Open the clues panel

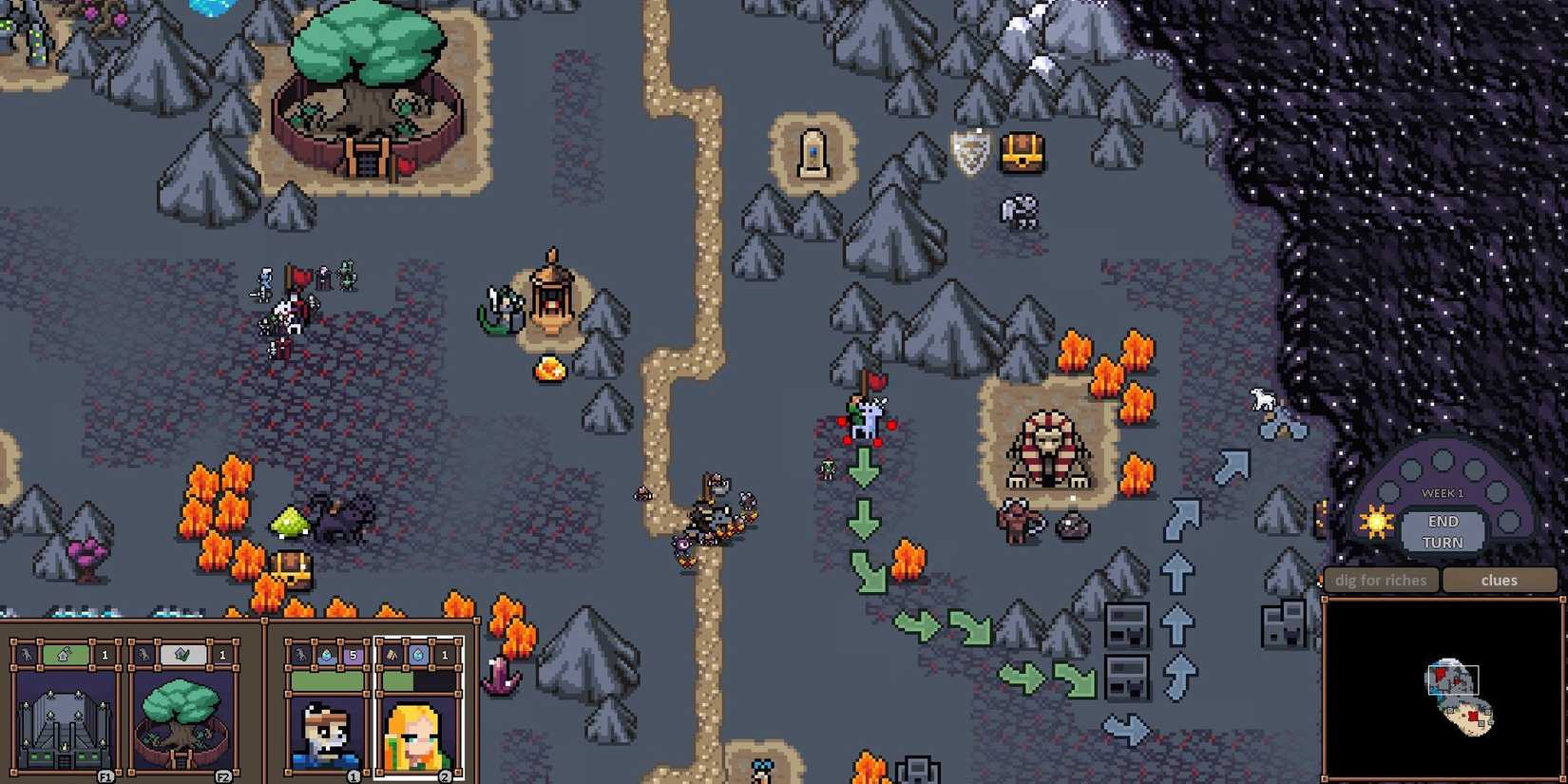(x=1500, y=580)
